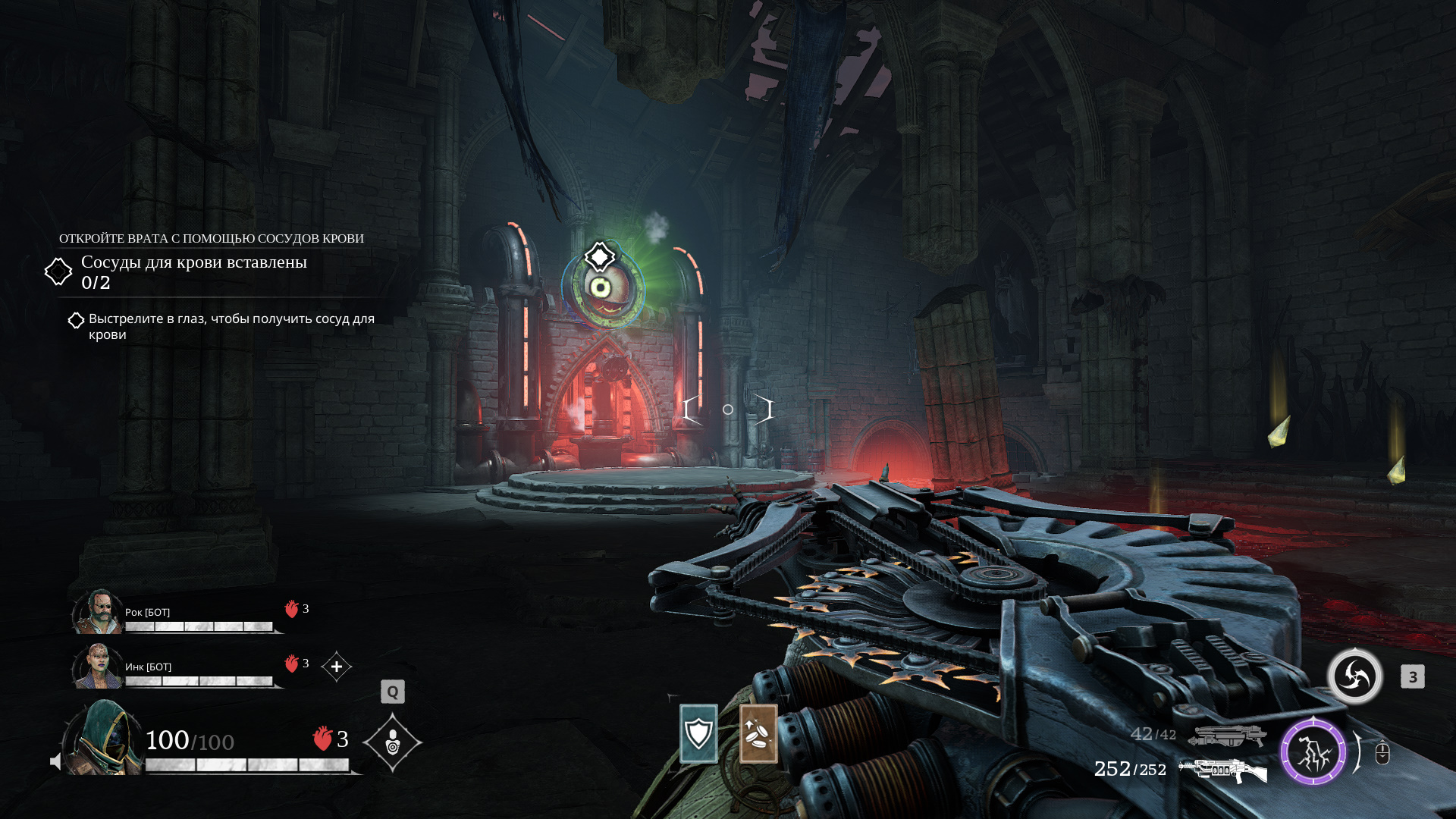Image resolution: width=1456 pixels, height=819 pixels.
Task: Select teammate Рок [БОТ] portrait
Action: coord(98,612)
